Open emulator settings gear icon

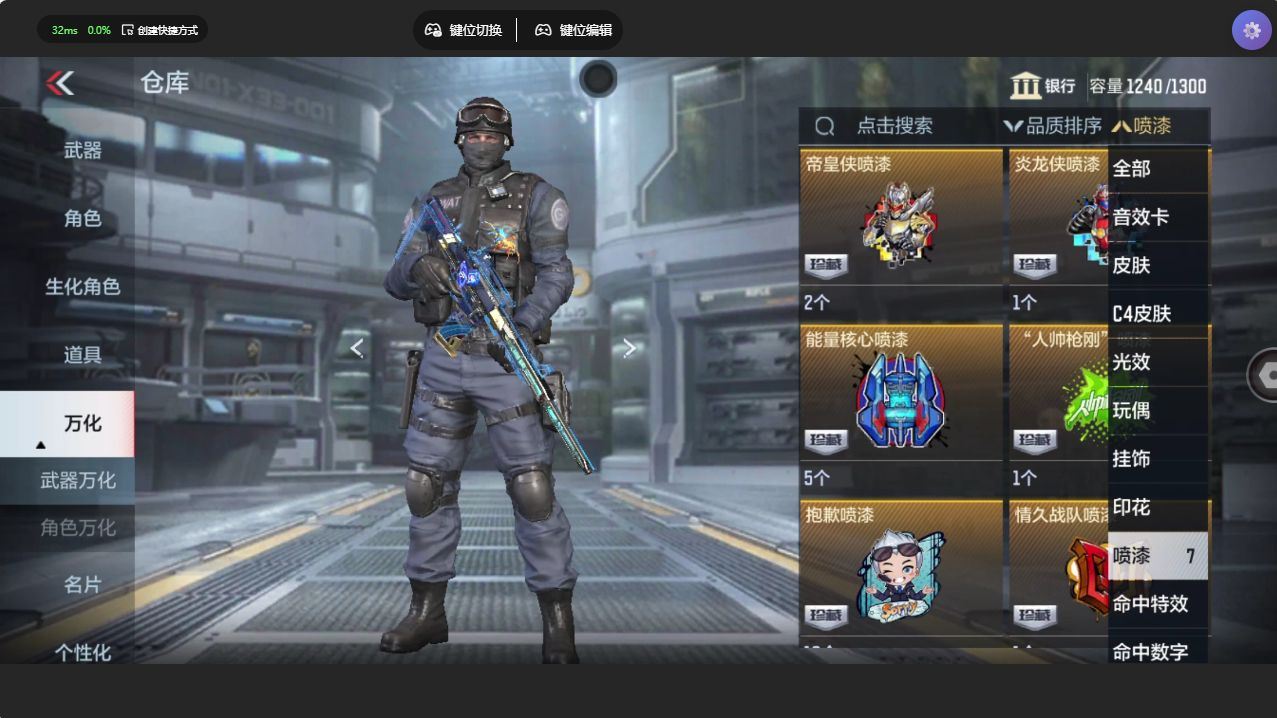1251,30
